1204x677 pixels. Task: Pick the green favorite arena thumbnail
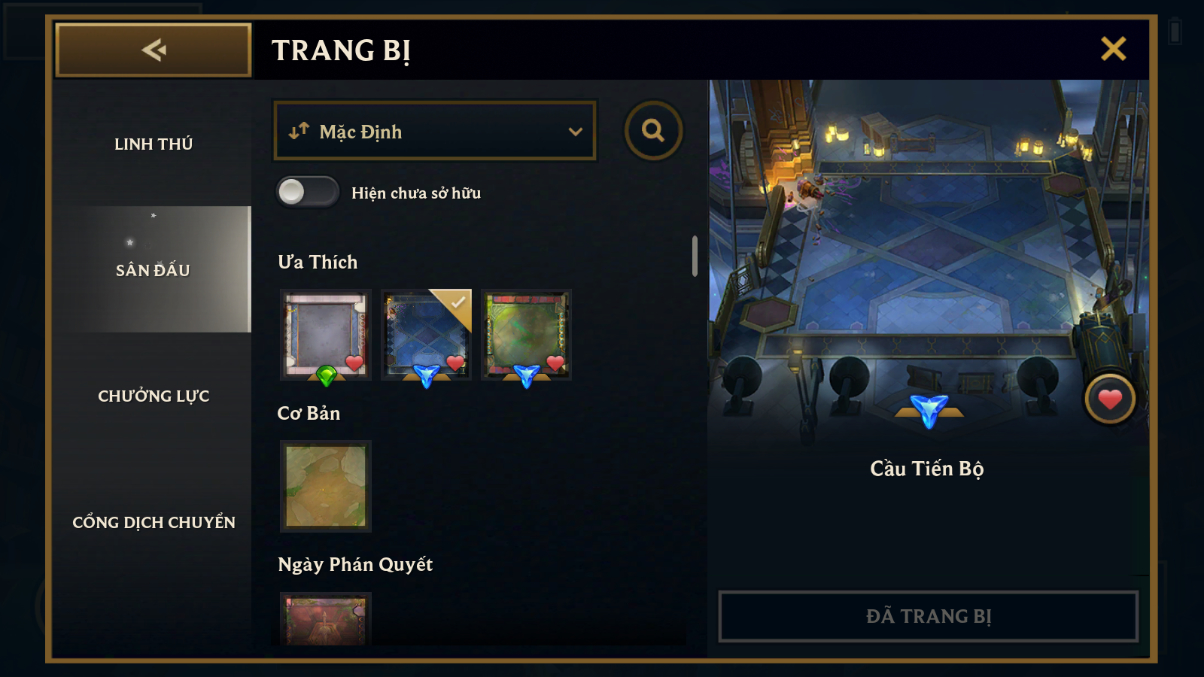[x=526, y=335]
